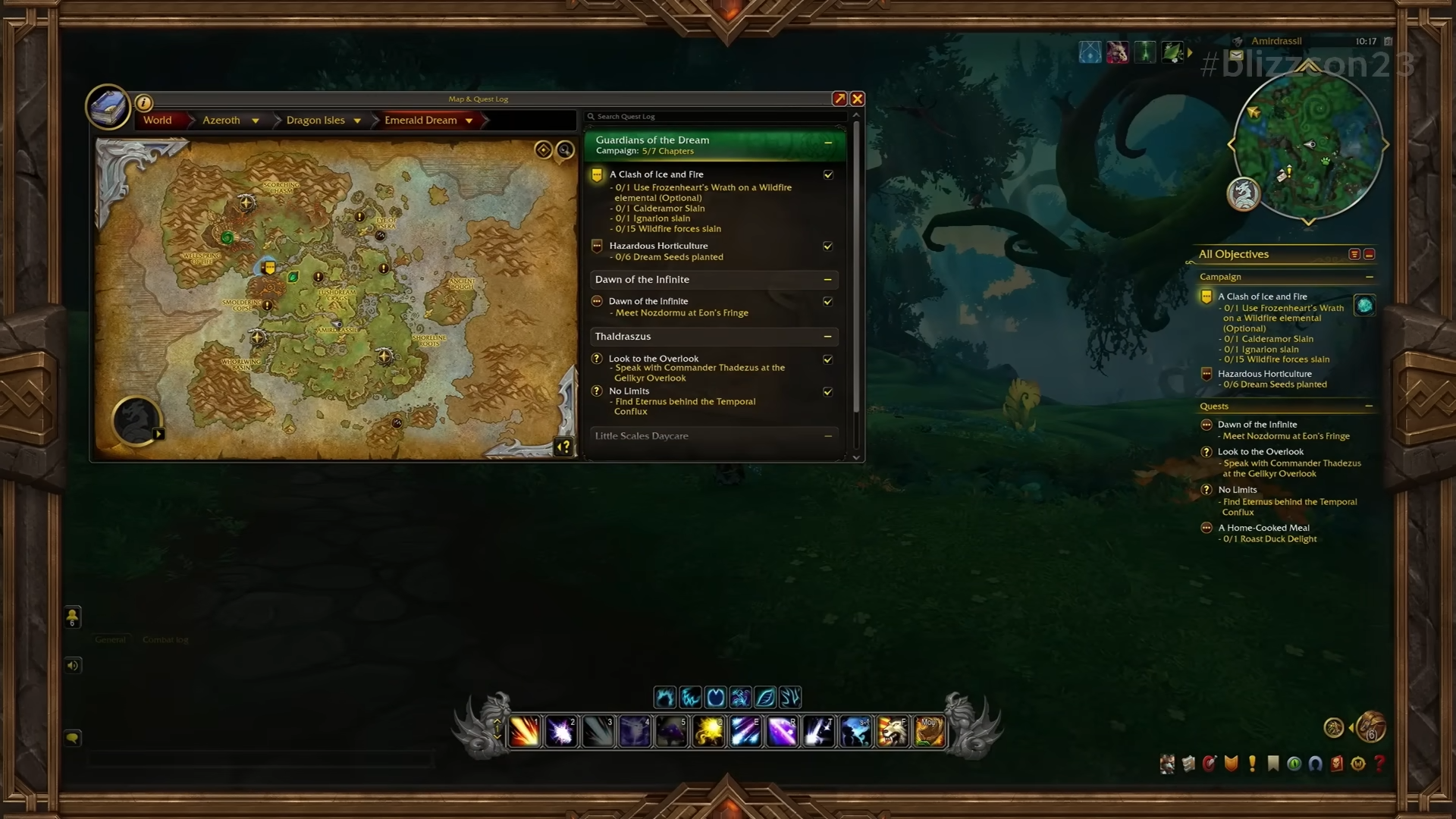Image resolution: width=1456 pixels, height=819 pixels.
Task: Open the Emerald Dream zone dropdown
Action: coord(469,121)
